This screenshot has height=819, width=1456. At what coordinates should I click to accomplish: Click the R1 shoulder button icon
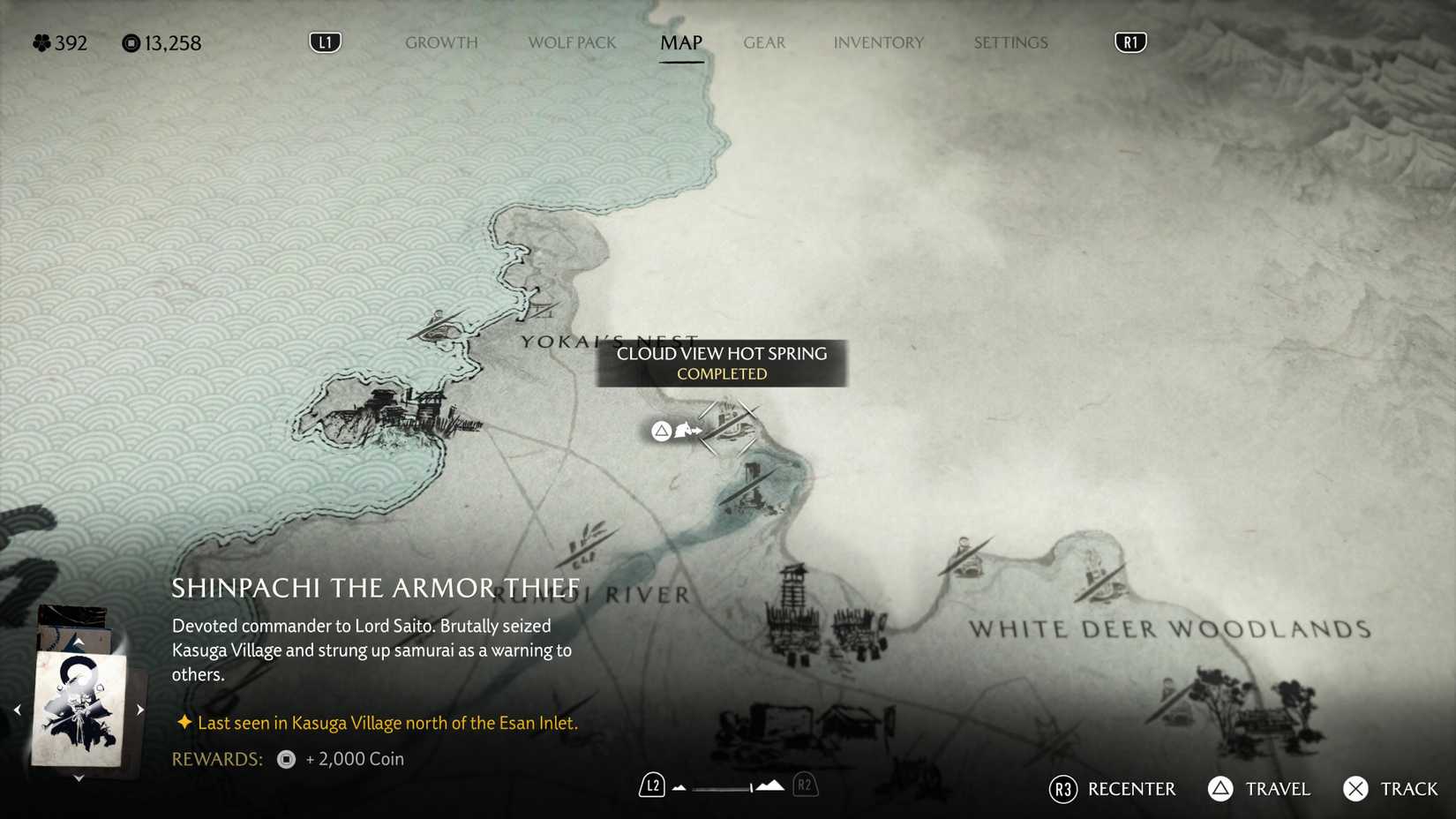pyautogui.click(x=1130, y=41)
